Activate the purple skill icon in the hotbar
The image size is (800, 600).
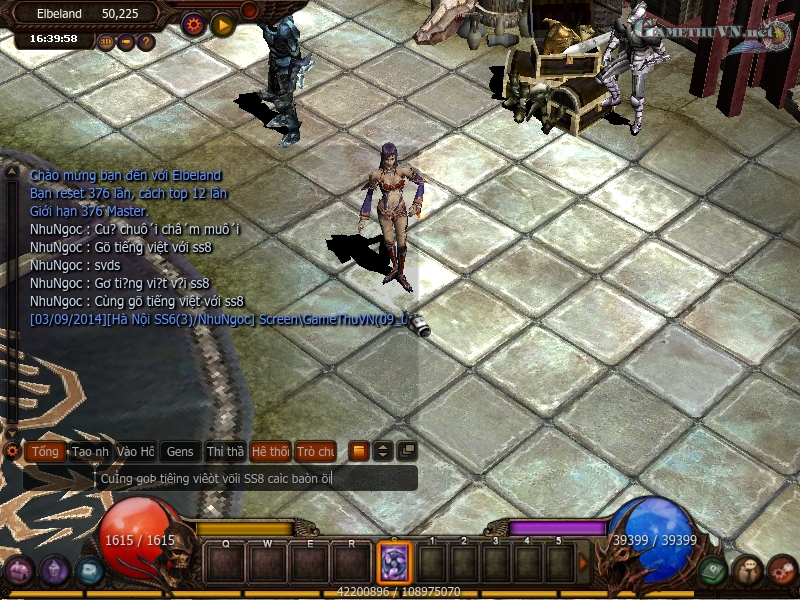pyautogui.click(x=393, y=562)
